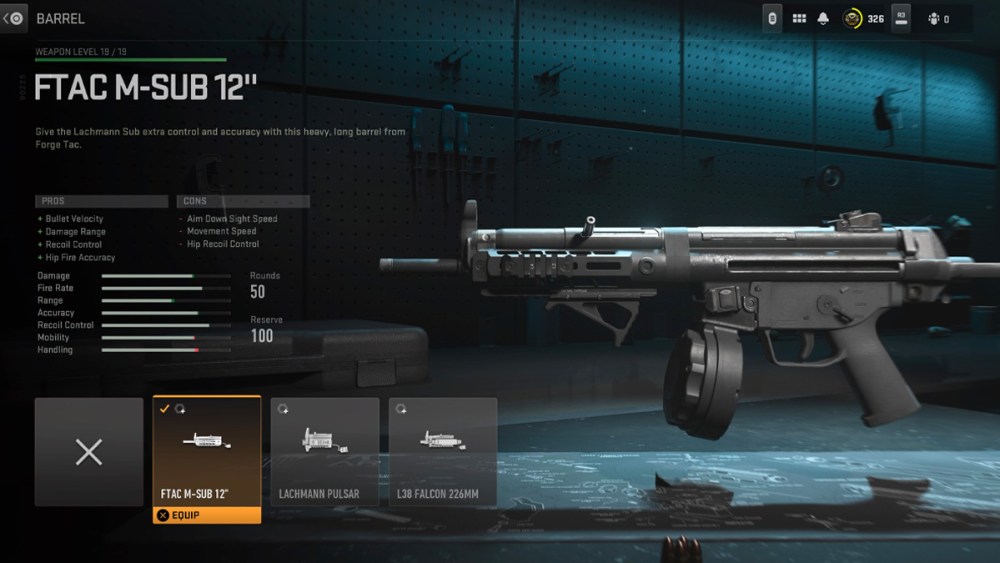Select the Lachmann Pulsar barrel

(x=325, y=452)
